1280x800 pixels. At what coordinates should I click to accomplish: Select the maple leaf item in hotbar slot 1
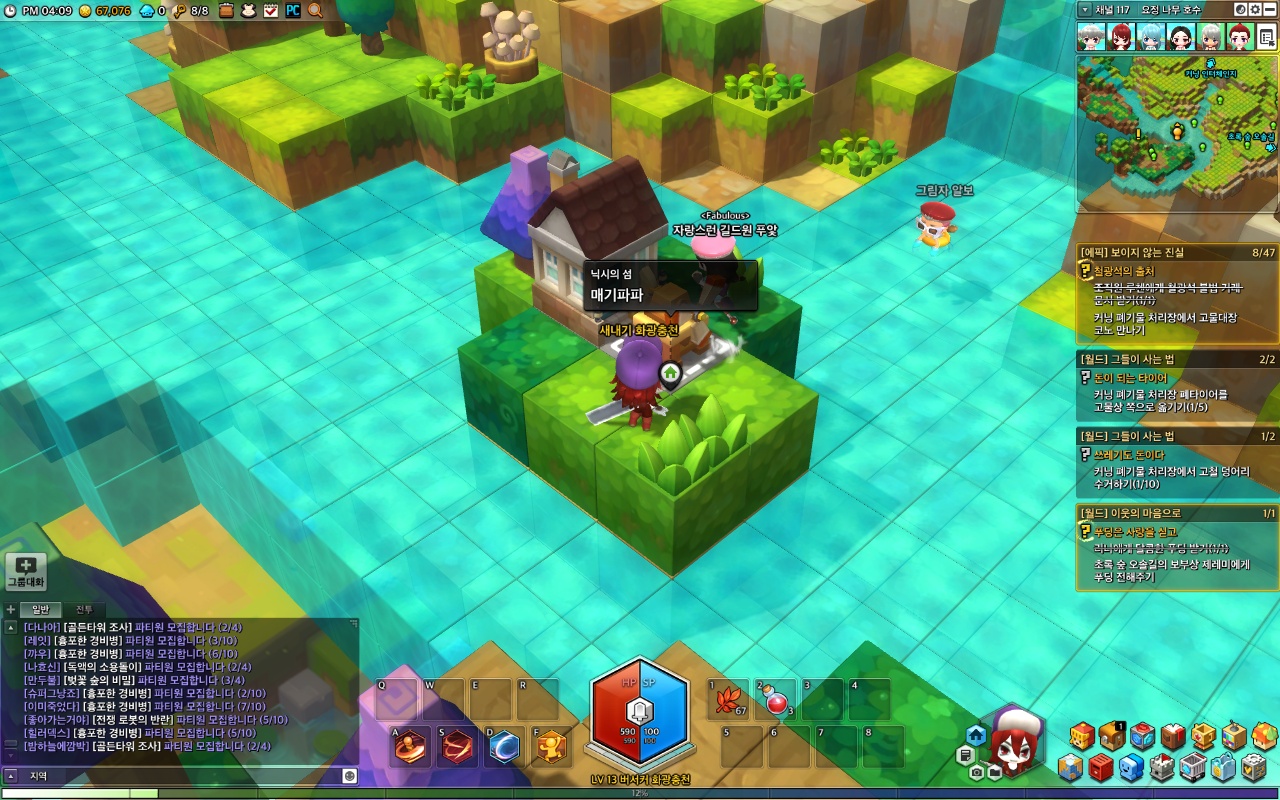click(x=728, y=700)
